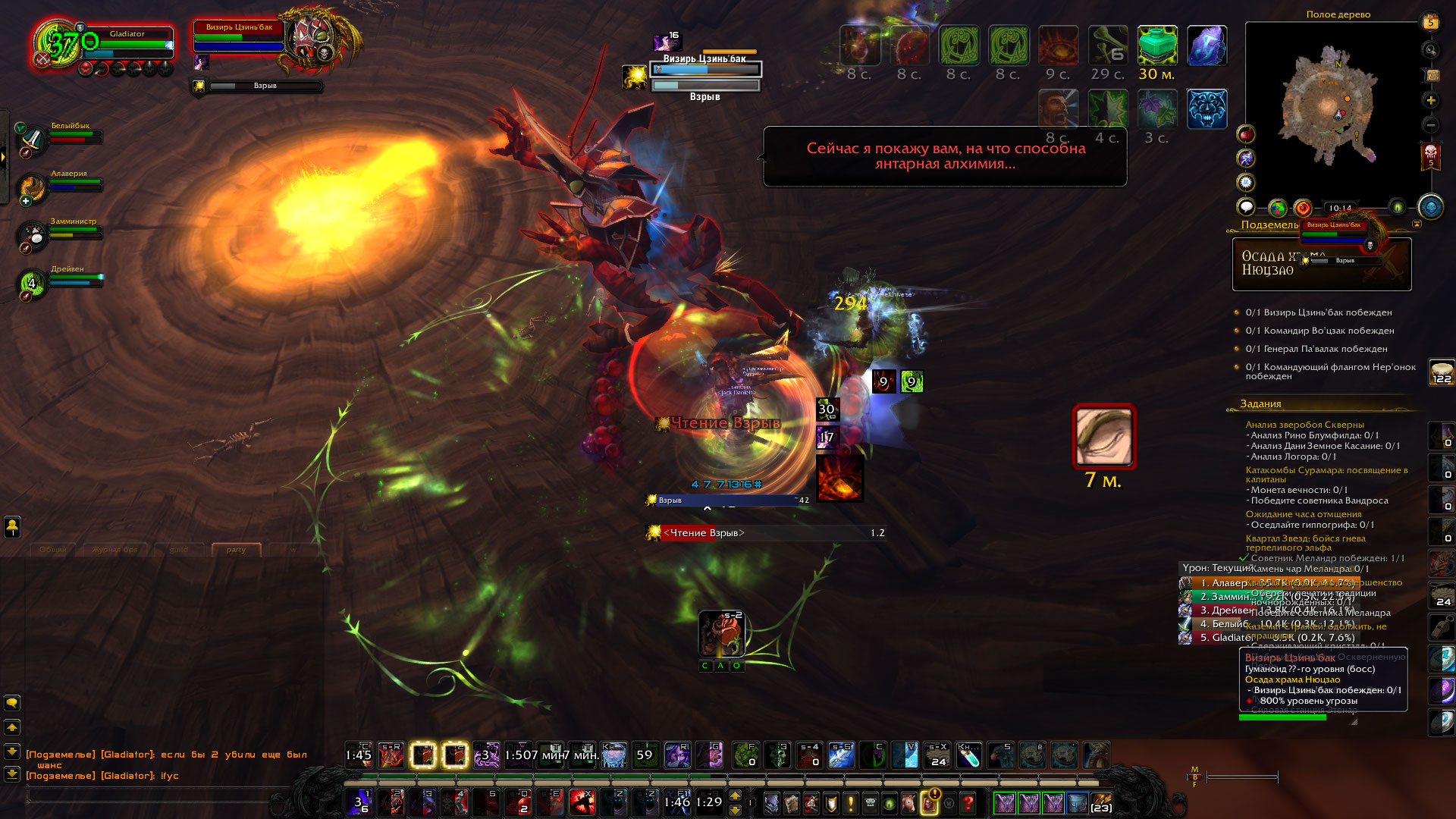Viewport: 1456px width, 819px height.
Task: Target party member Алаверия
Action: coord(72,184)
